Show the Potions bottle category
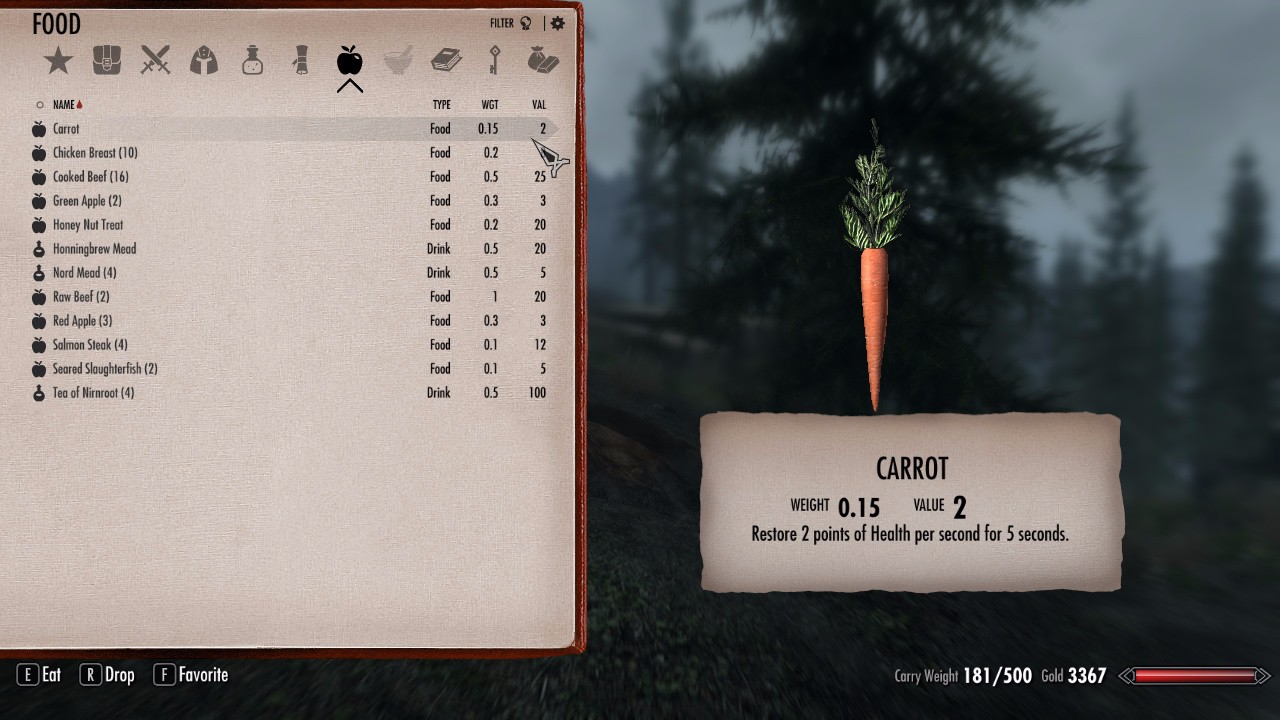Image resolution: width=1280 pixels, height=720 pixels. tap(252, 61)
